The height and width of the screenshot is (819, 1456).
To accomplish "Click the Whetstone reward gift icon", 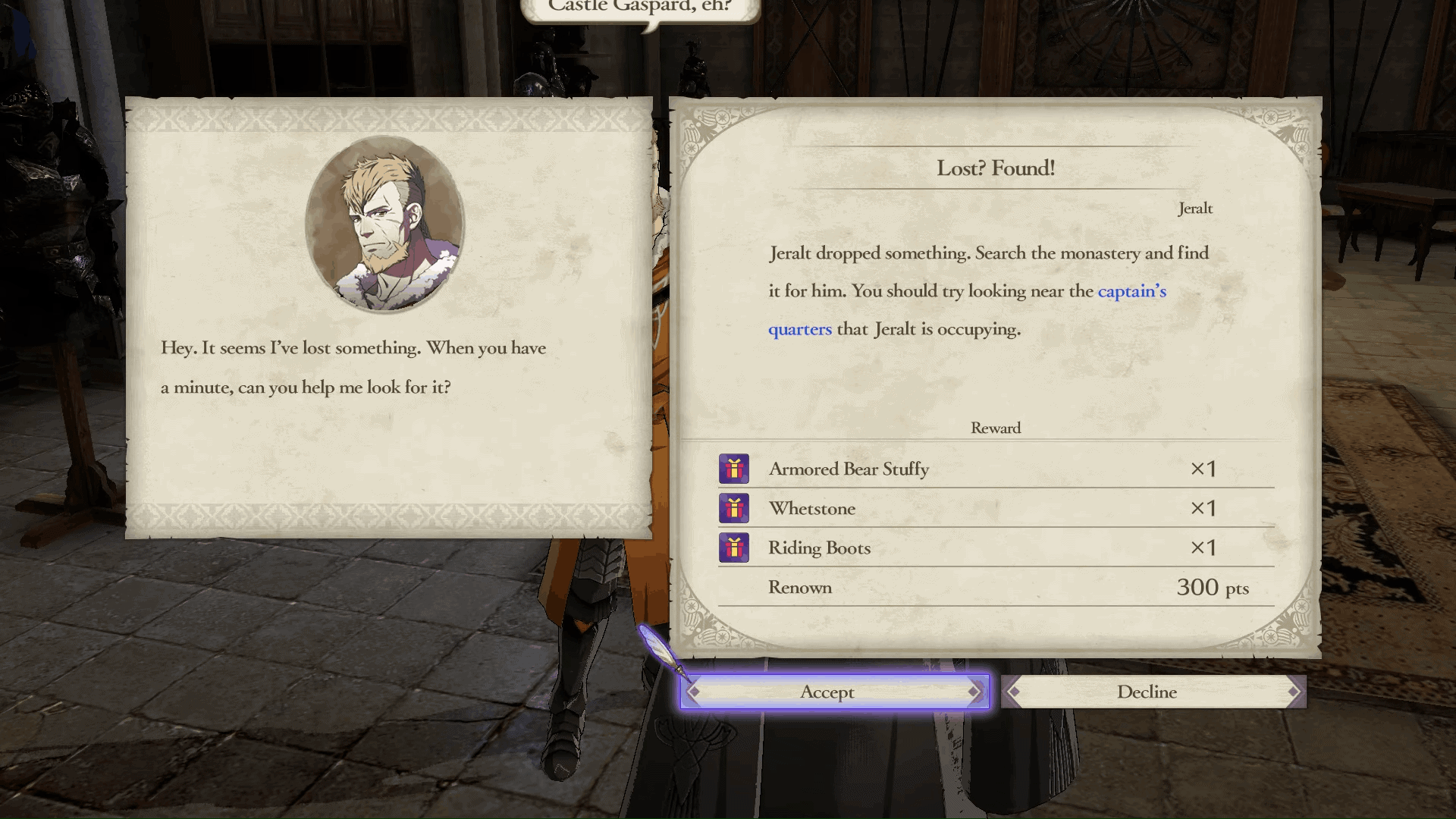I will tap(733, 508).
